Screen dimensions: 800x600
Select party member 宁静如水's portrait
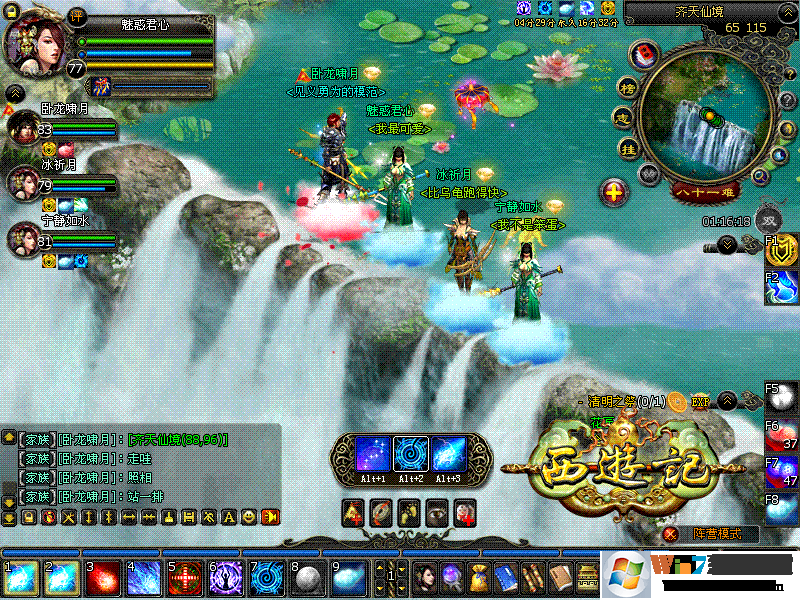[x=23, y=239]
